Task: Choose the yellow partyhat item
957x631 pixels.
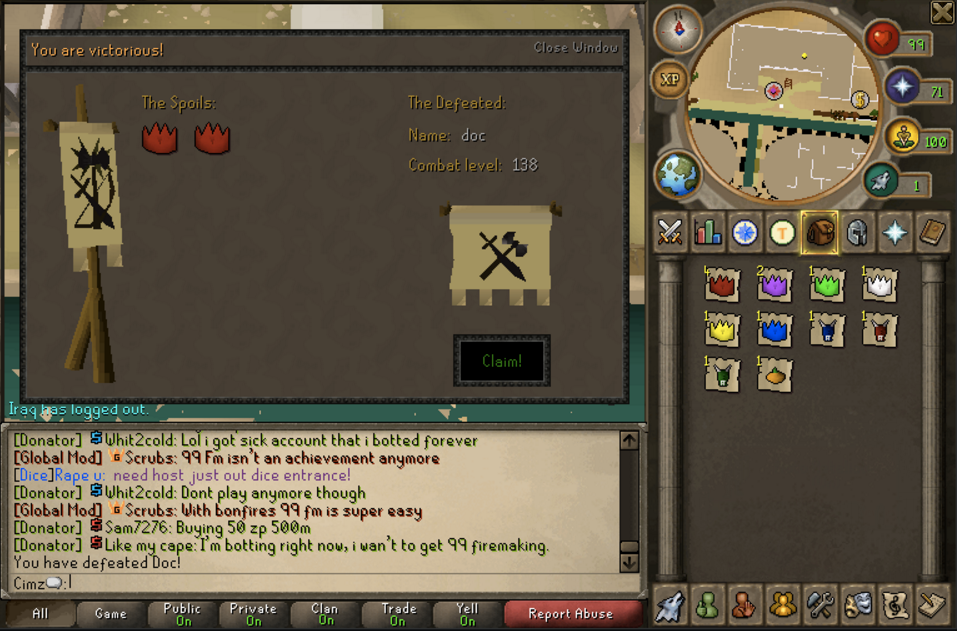Action: (x=721, y=330)
